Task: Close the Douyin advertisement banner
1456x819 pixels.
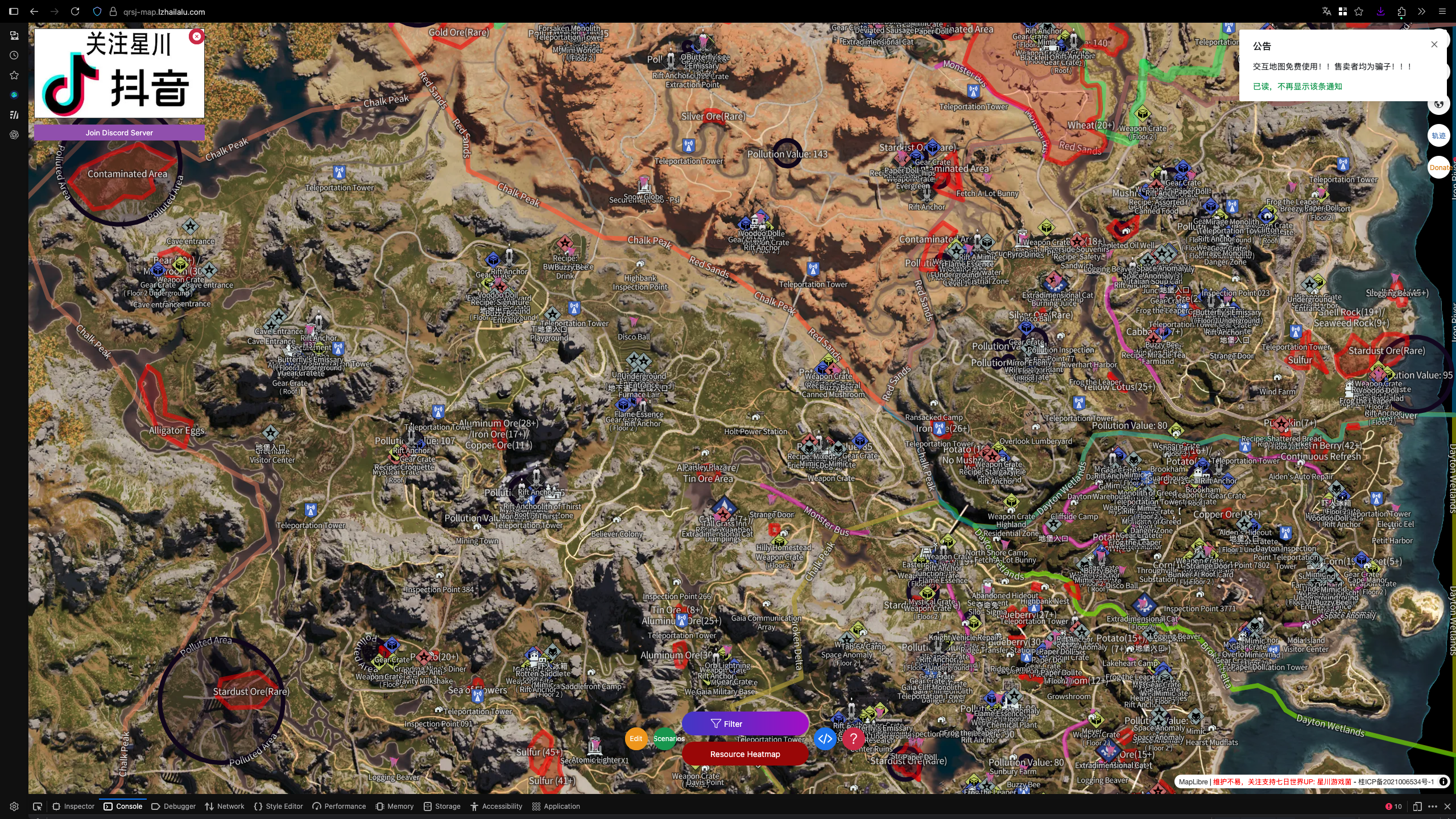Action: pos(197,36)
